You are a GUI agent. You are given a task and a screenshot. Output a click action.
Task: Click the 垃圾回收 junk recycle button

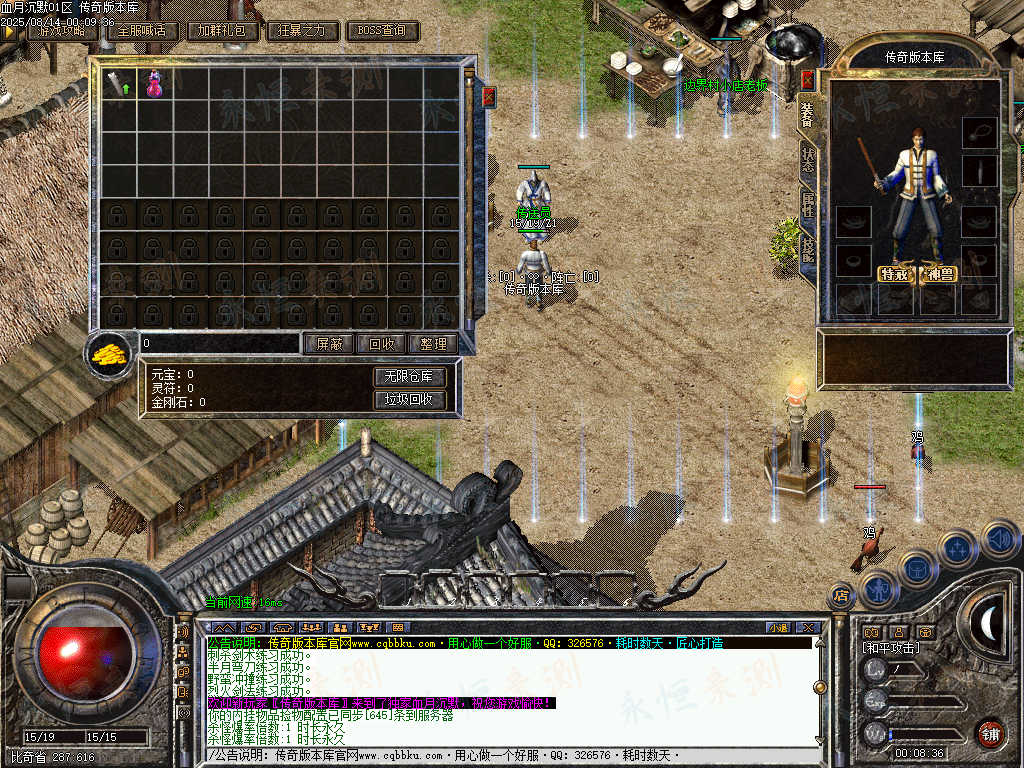(x=409, y=399)
